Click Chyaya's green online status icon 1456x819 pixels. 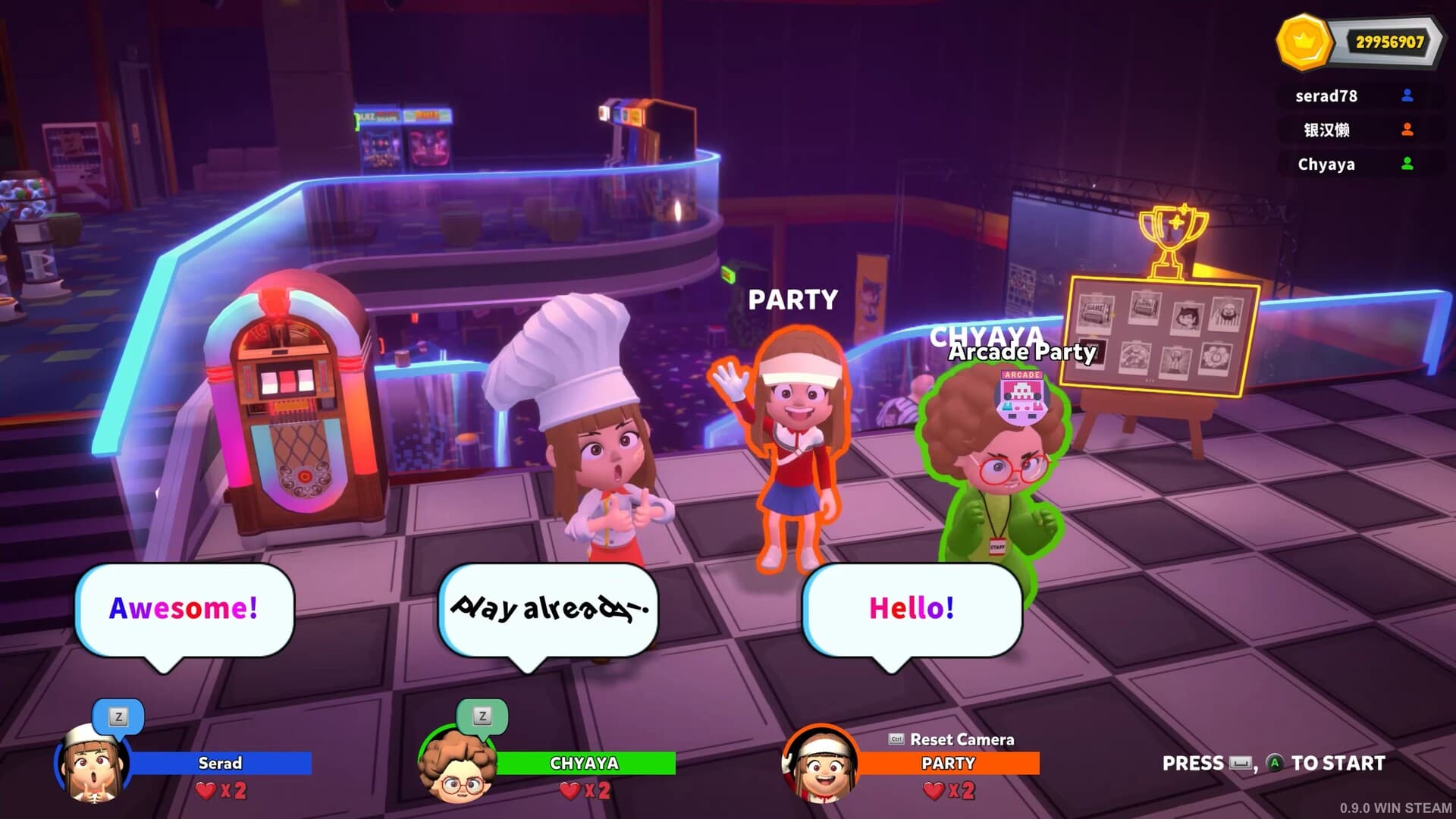(x=1407, y=164)
